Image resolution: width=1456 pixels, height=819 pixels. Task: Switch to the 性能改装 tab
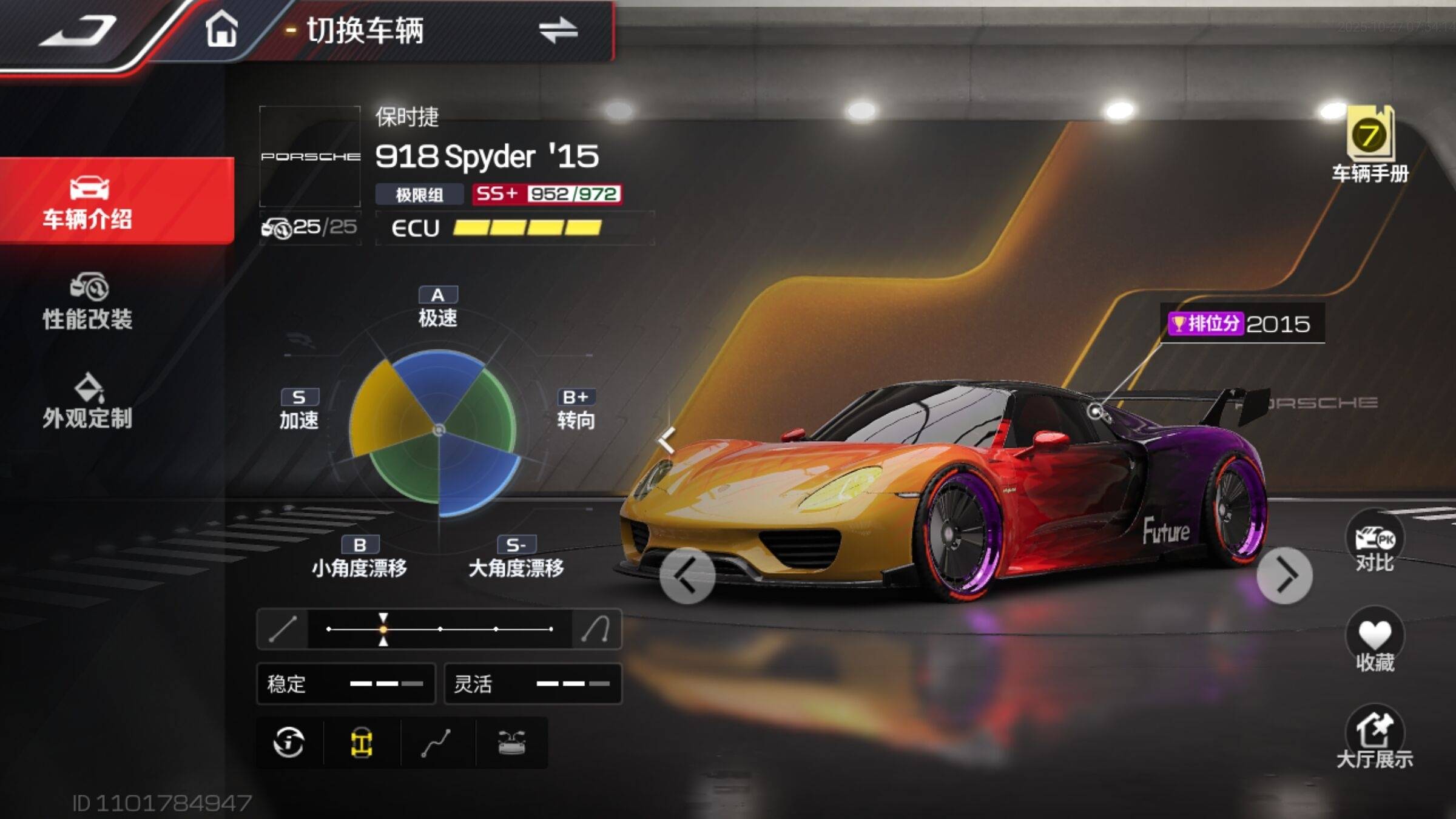point(88,302)
